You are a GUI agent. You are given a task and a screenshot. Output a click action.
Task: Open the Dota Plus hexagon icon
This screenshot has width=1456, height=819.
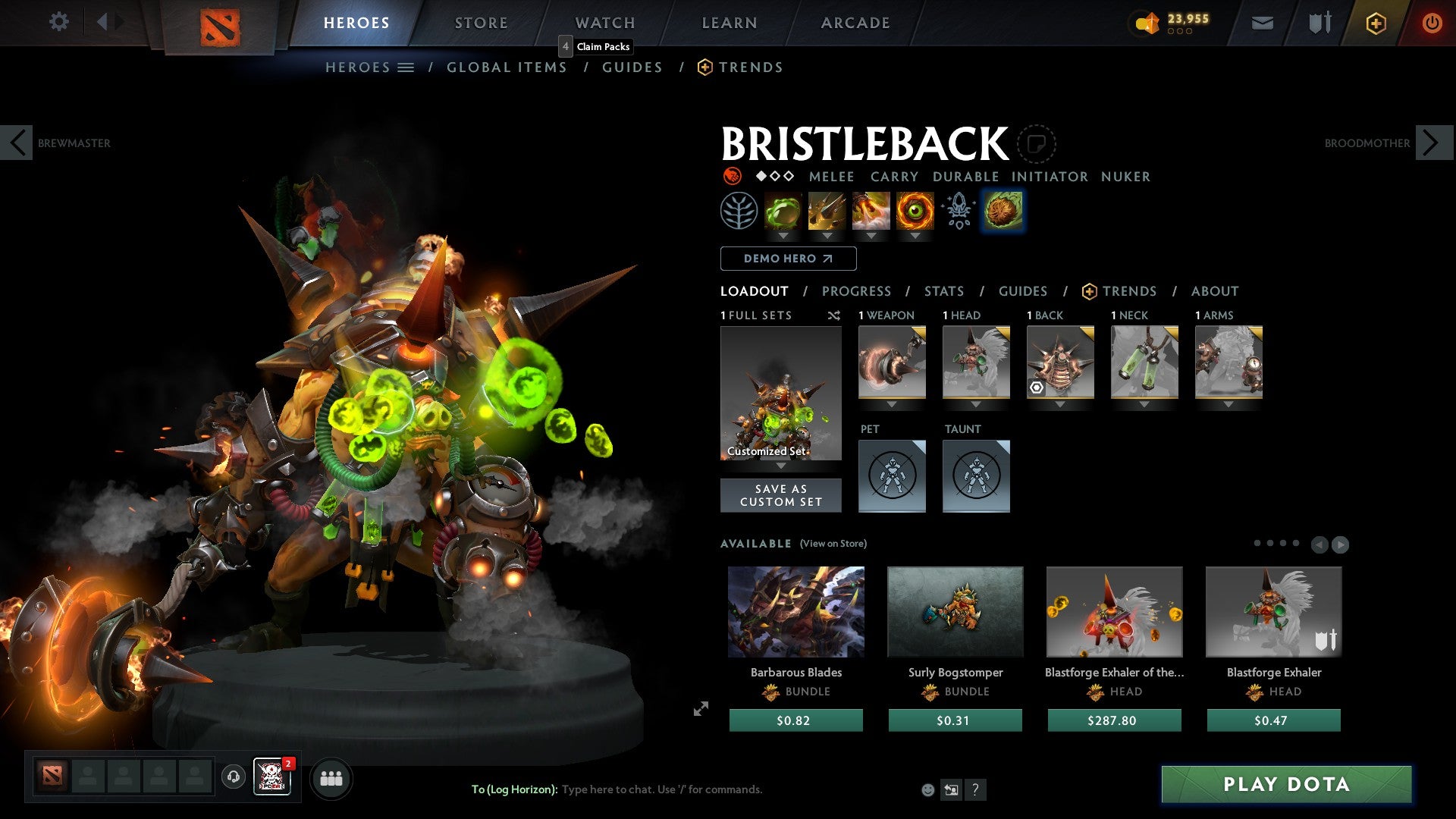(1375, 23)
